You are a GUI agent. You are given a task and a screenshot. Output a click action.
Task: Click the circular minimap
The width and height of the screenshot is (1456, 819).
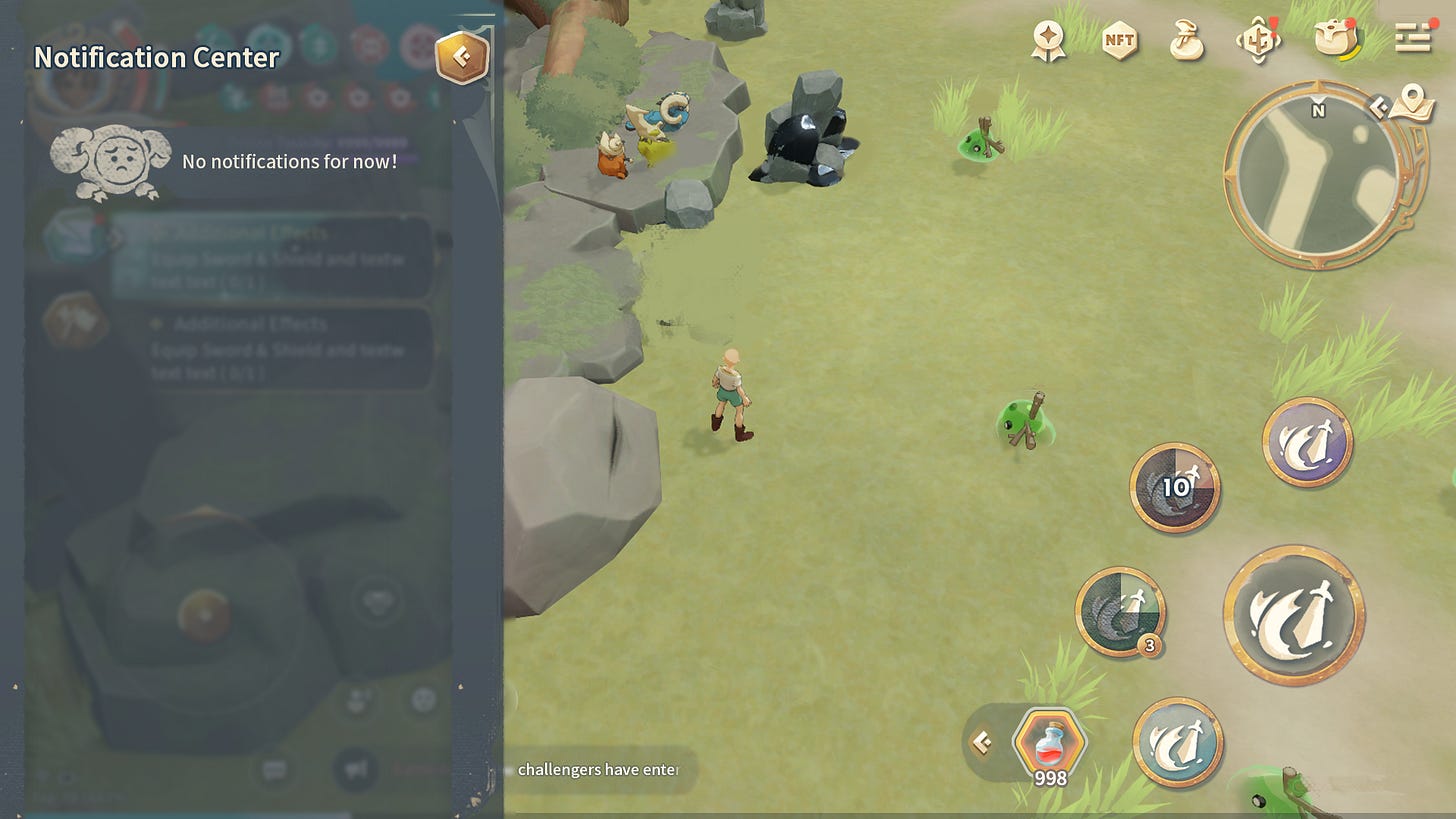tap(1313, 175)
